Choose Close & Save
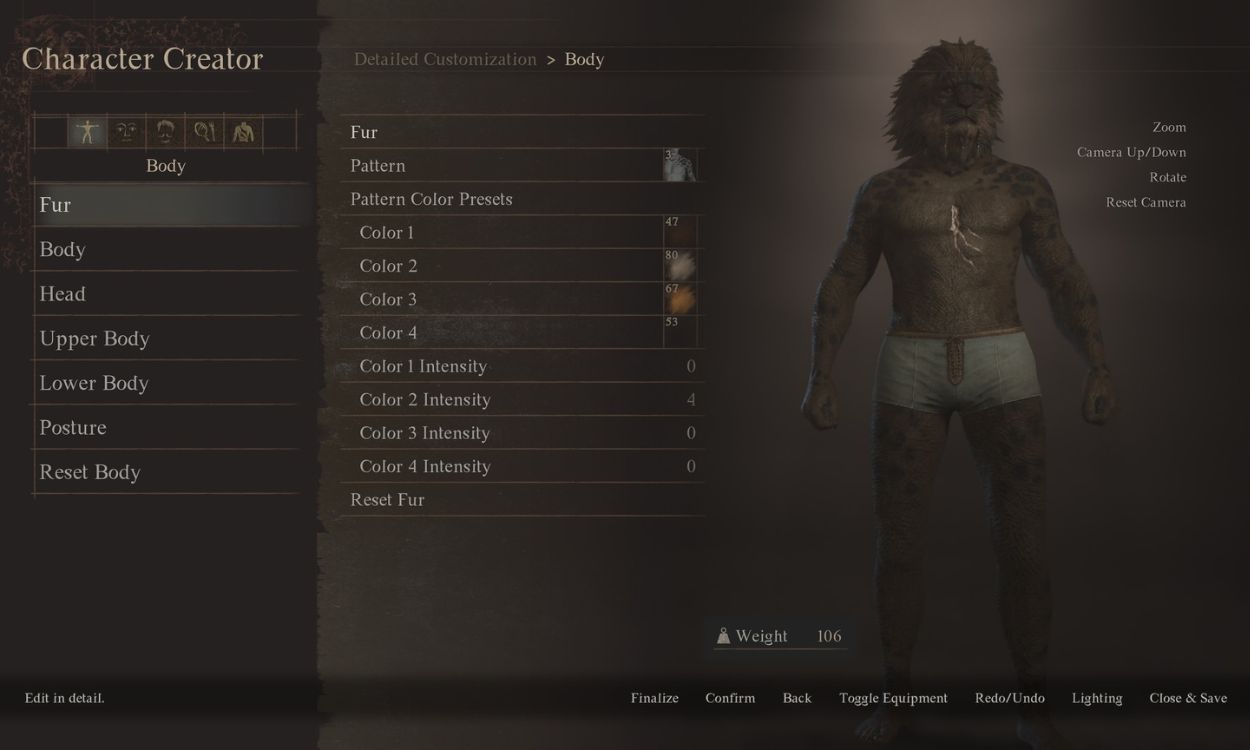The image size is (1250, 750). 1188,698
